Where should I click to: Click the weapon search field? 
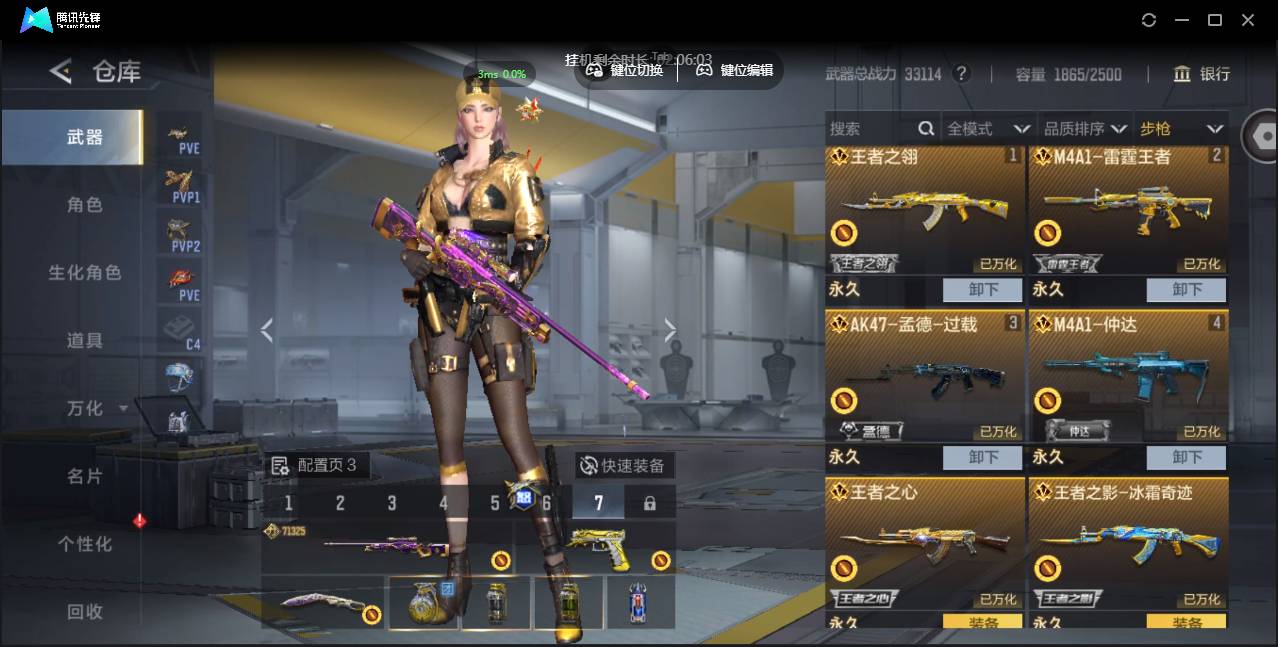tap(870, 128)
